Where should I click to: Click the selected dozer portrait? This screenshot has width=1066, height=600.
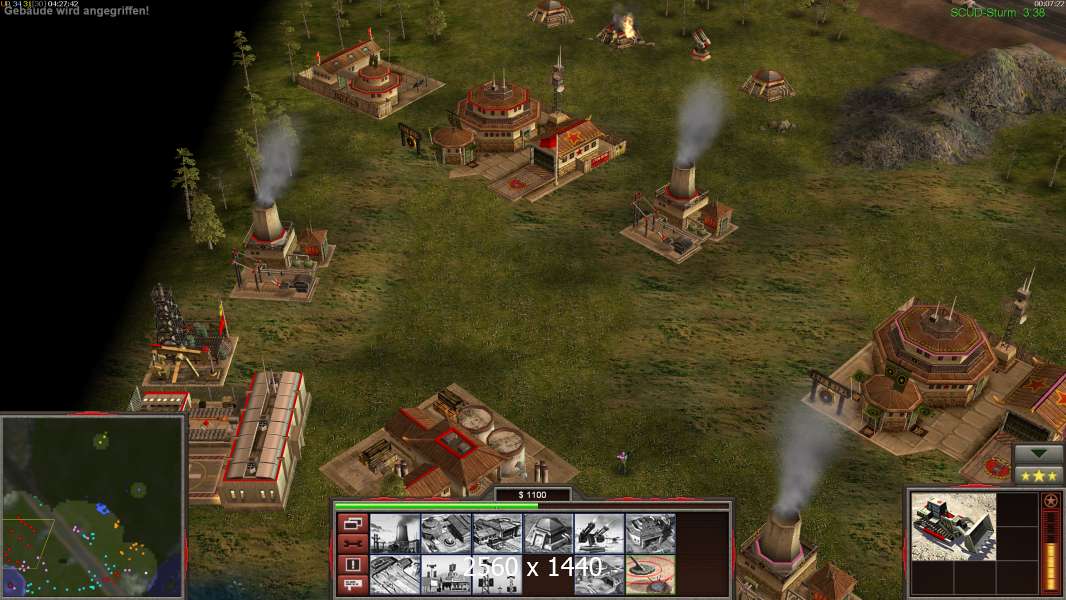[953, 526]
